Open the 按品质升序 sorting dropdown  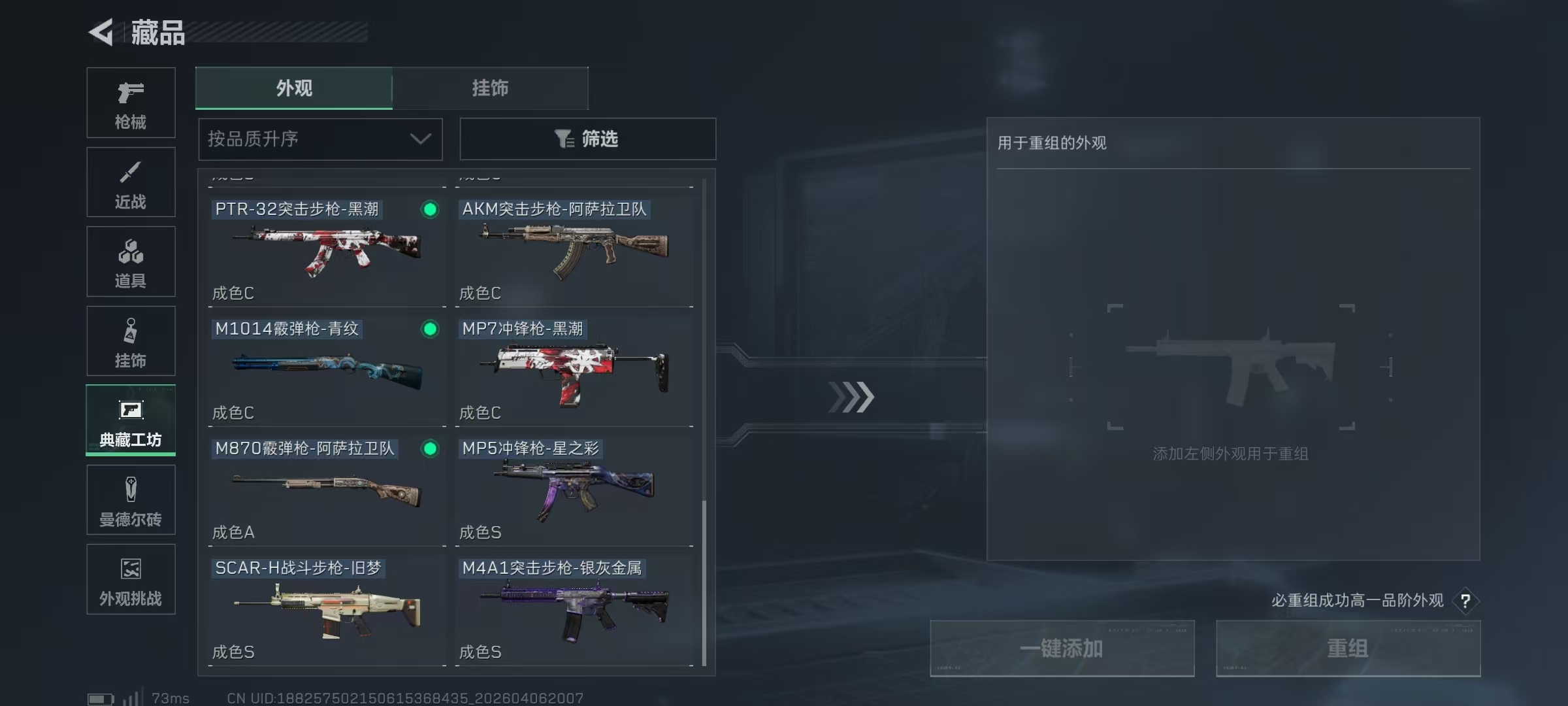click(319, 139)
